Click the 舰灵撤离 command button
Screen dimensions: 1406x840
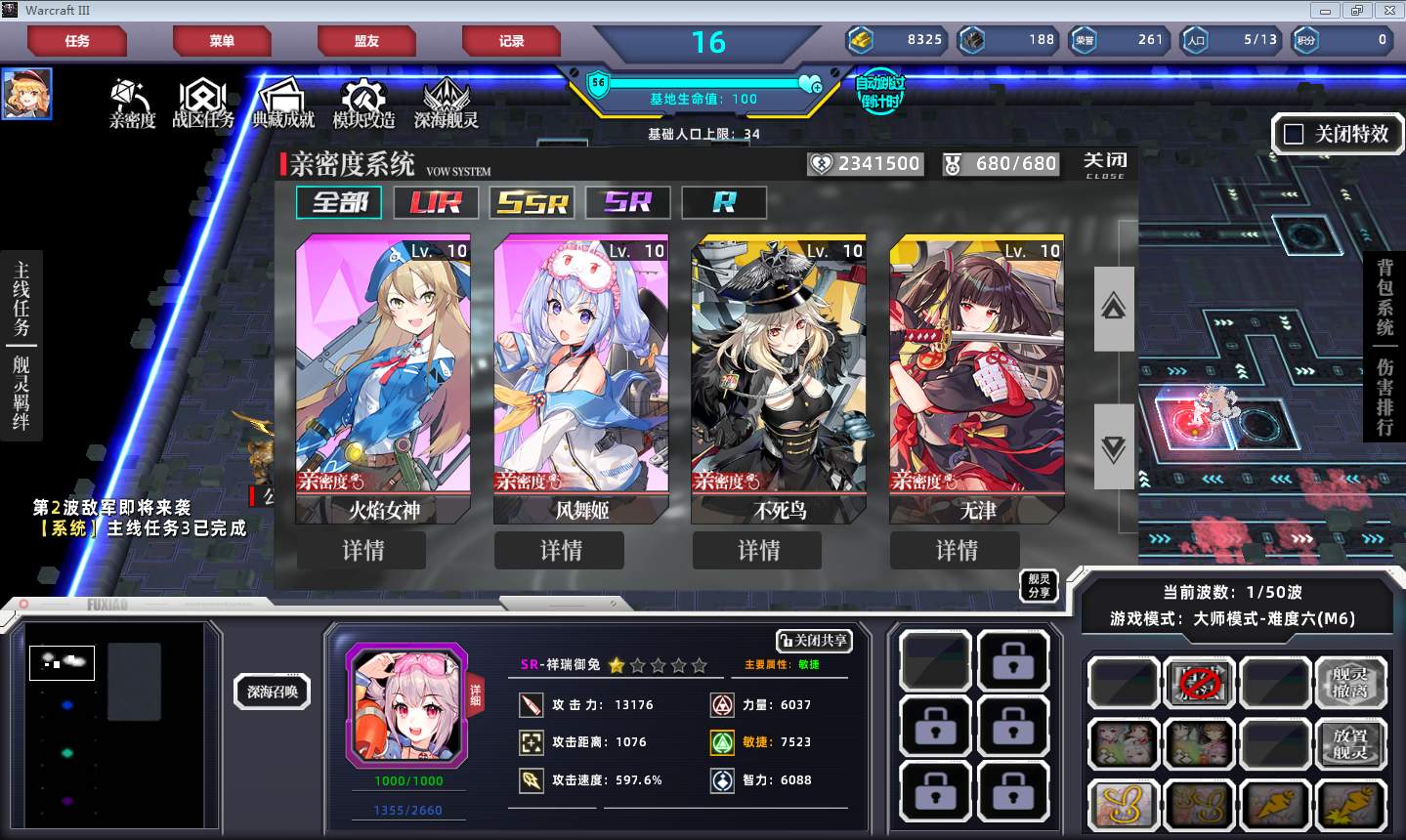[x=1350, y=682]
